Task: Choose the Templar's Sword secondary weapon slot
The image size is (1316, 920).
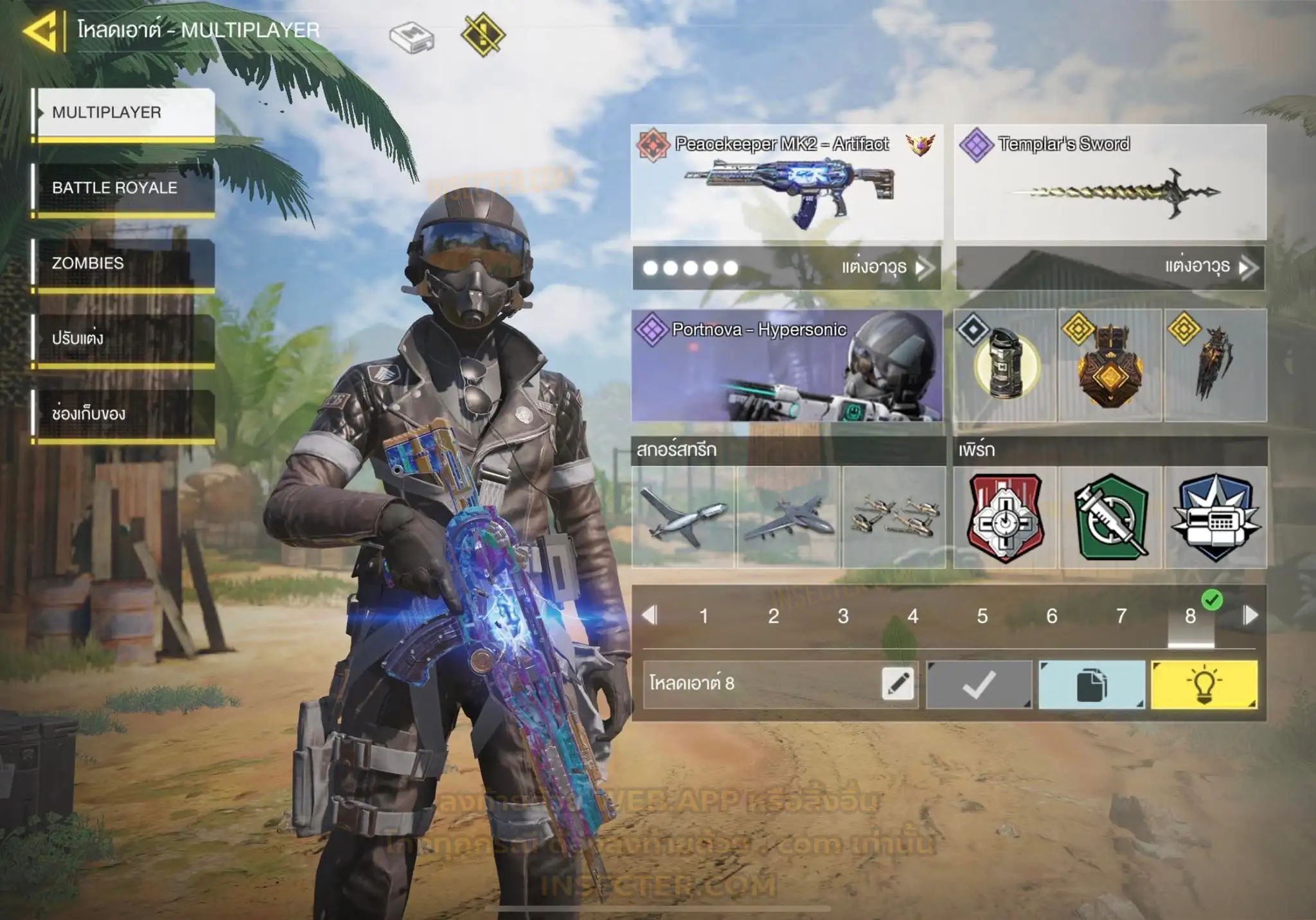Action: (x=1110, y=183)
